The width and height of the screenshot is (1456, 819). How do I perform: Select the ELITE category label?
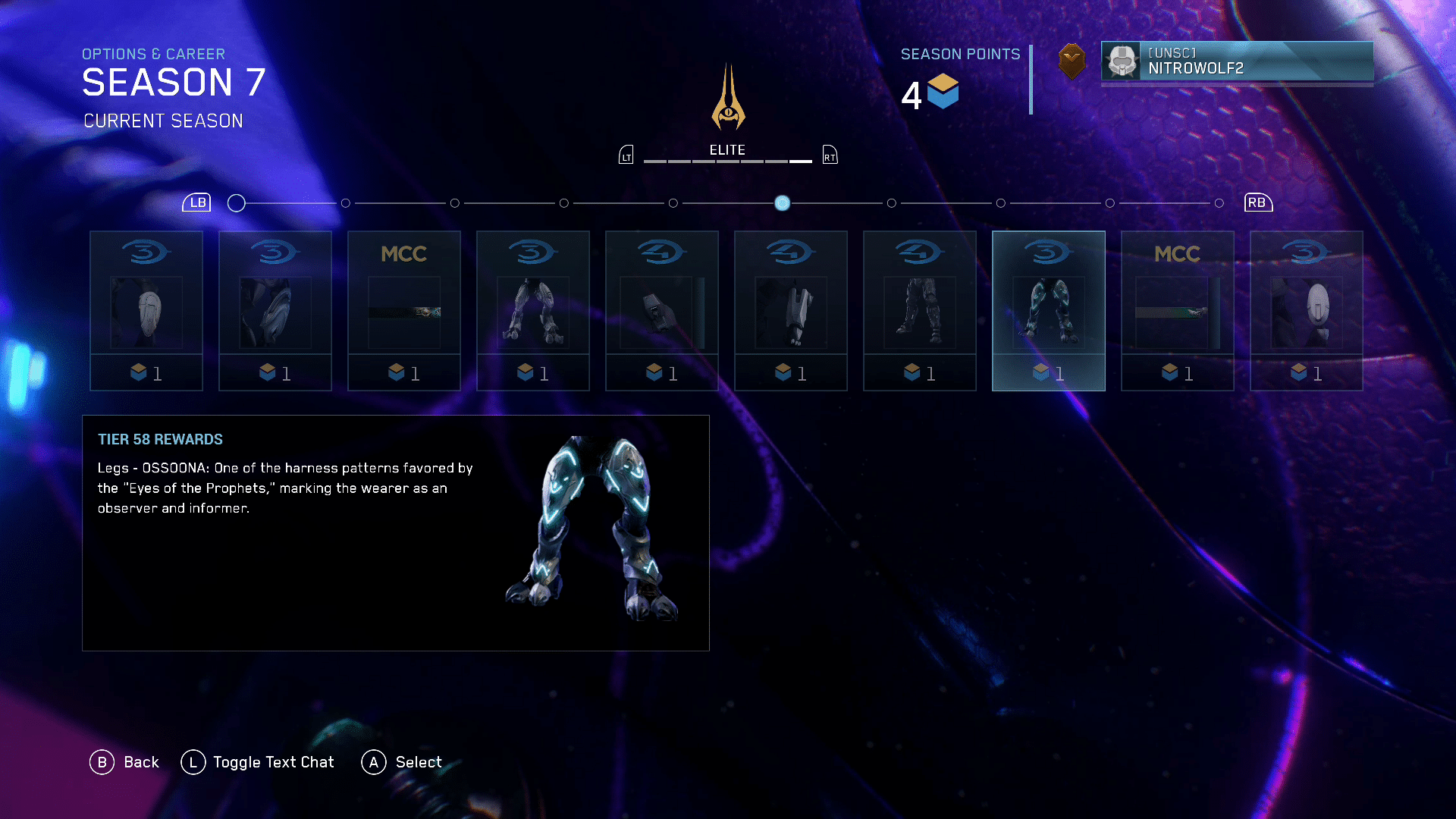click(x=727, y=150)
